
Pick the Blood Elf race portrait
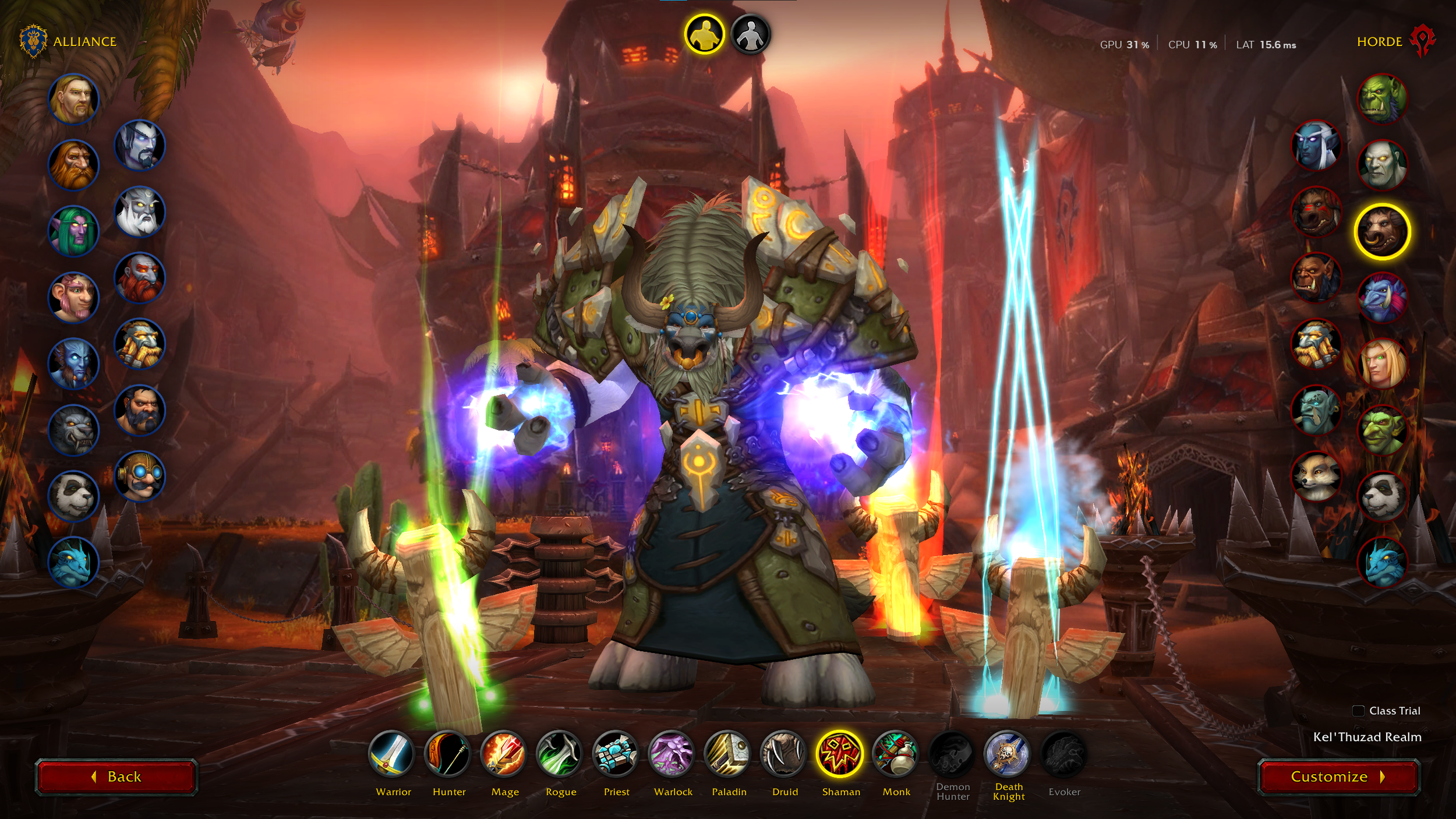tap(1382, 364)
